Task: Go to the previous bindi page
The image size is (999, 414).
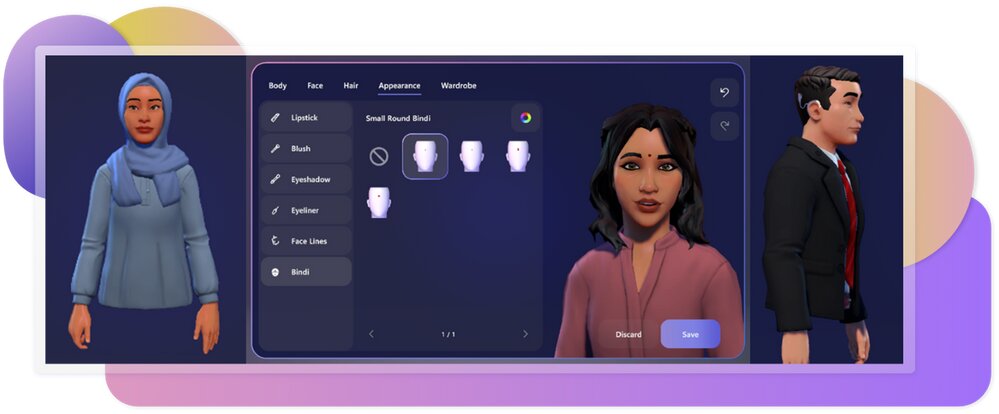Action: coord(372,334)
